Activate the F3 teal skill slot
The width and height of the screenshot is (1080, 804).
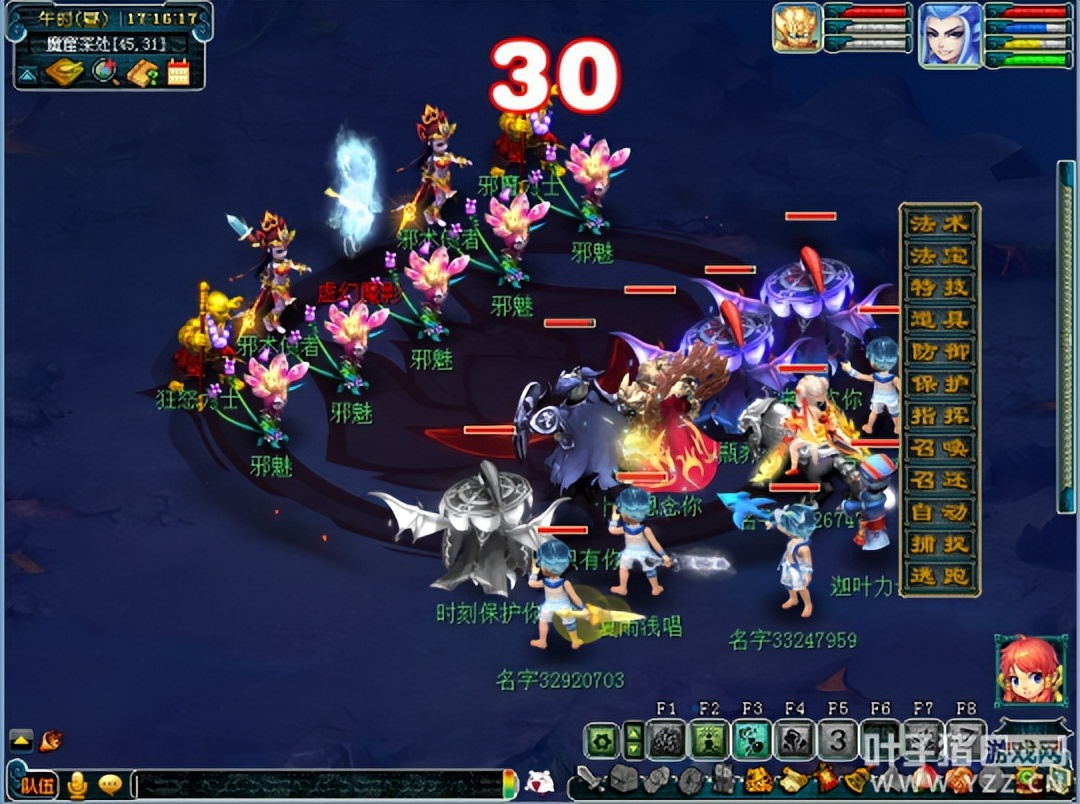click(752, 741)
